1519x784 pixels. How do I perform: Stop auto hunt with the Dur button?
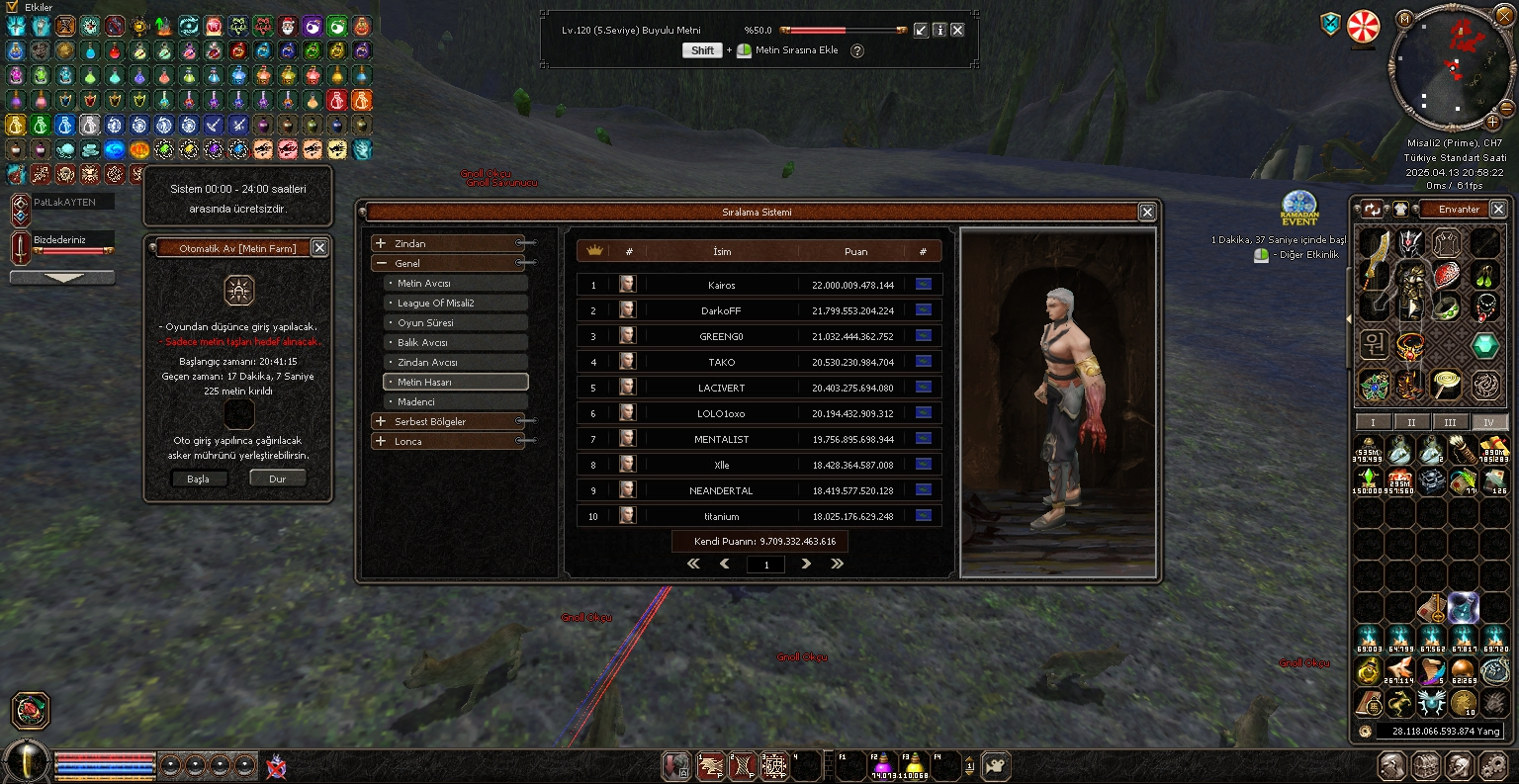pos(277,479)
